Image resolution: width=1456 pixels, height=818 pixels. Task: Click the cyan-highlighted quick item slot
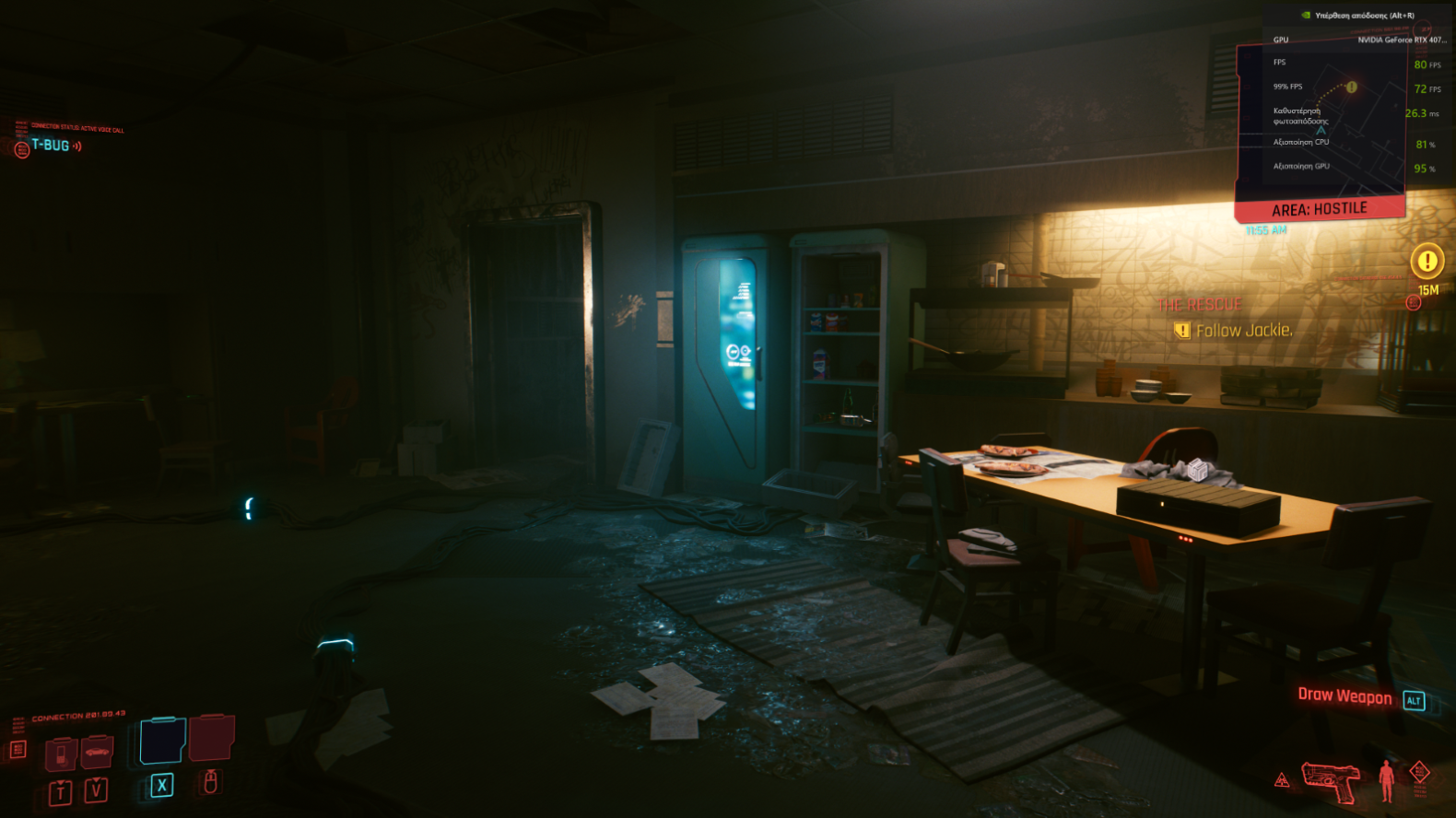point(163,742)
